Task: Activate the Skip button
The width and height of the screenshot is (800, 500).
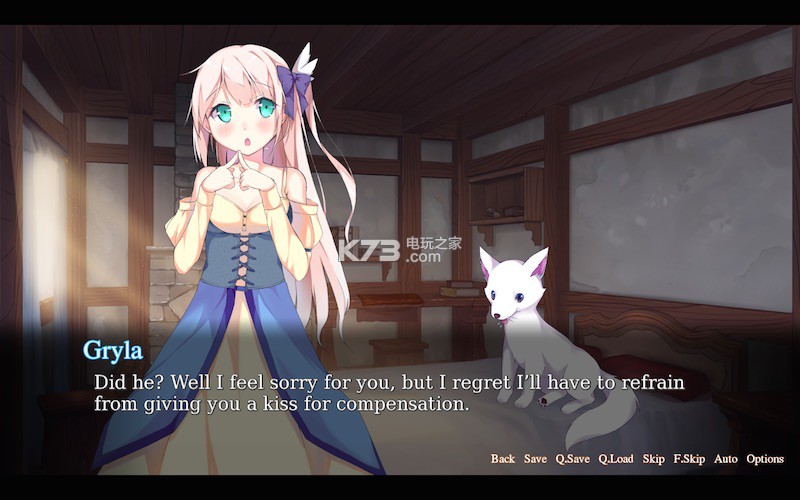Action: [x=653, y=459]
